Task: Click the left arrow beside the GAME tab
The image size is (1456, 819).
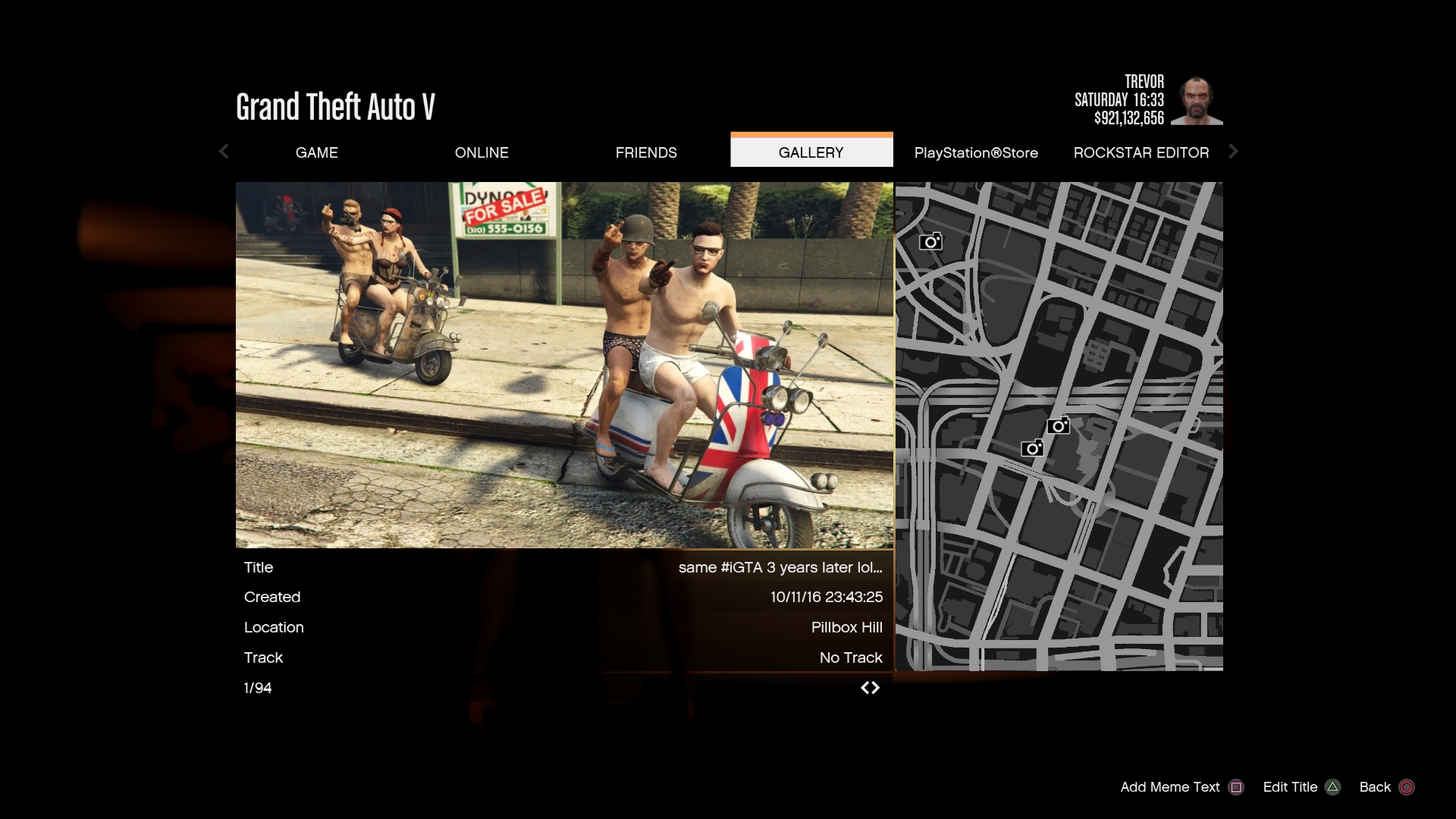Action: pyautogui.click(x=224, y=152)
